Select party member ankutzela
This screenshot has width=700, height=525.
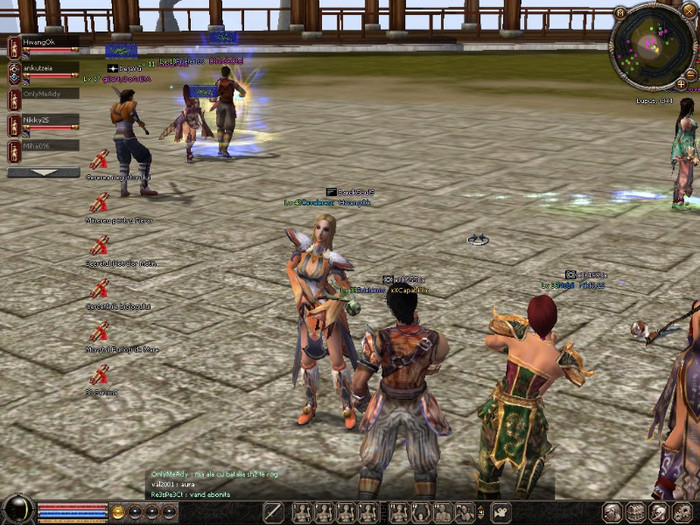point(45,69)
